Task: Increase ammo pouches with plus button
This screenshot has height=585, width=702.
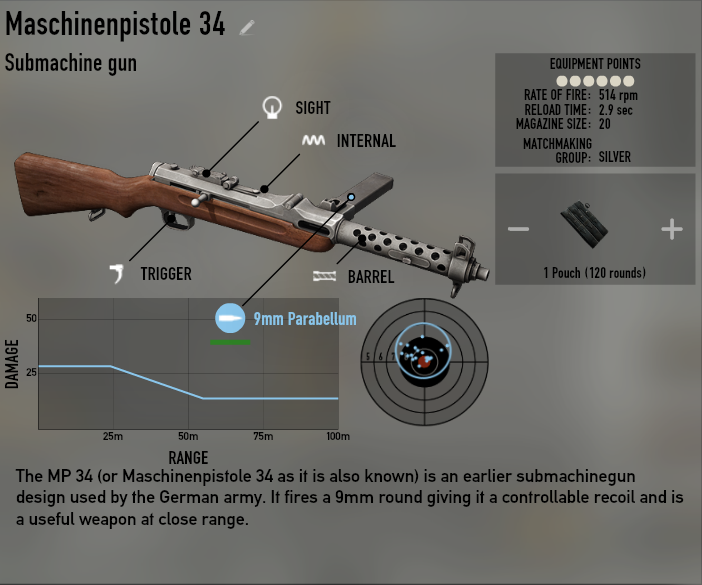Action: pos(671,229)
